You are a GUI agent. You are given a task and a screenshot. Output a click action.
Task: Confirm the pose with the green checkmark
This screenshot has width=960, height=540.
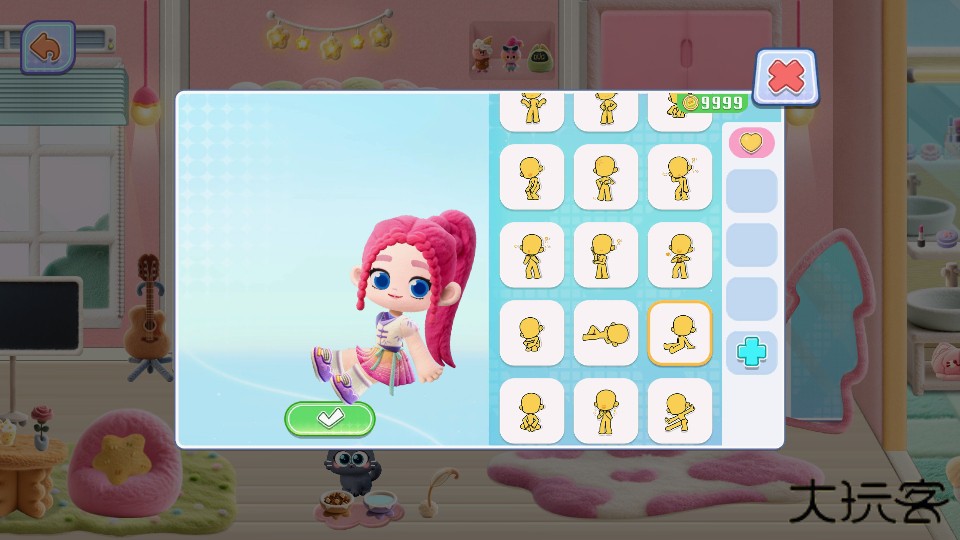pos(329,419)
